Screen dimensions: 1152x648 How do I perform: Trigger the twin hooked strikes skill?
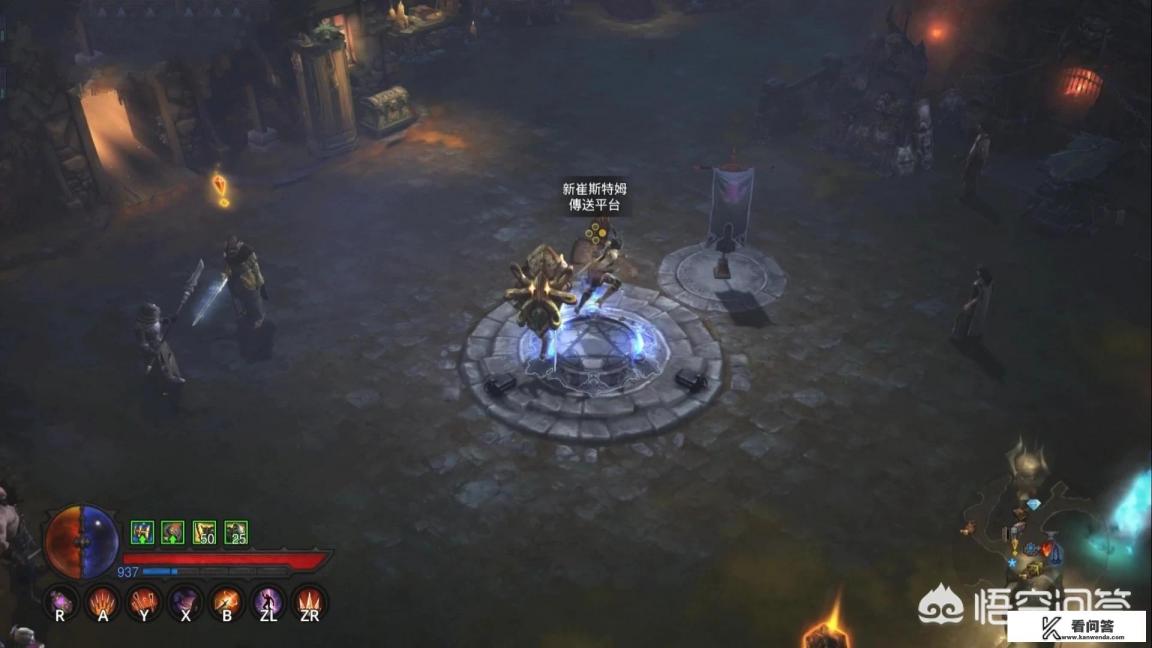tap(144, 601)
